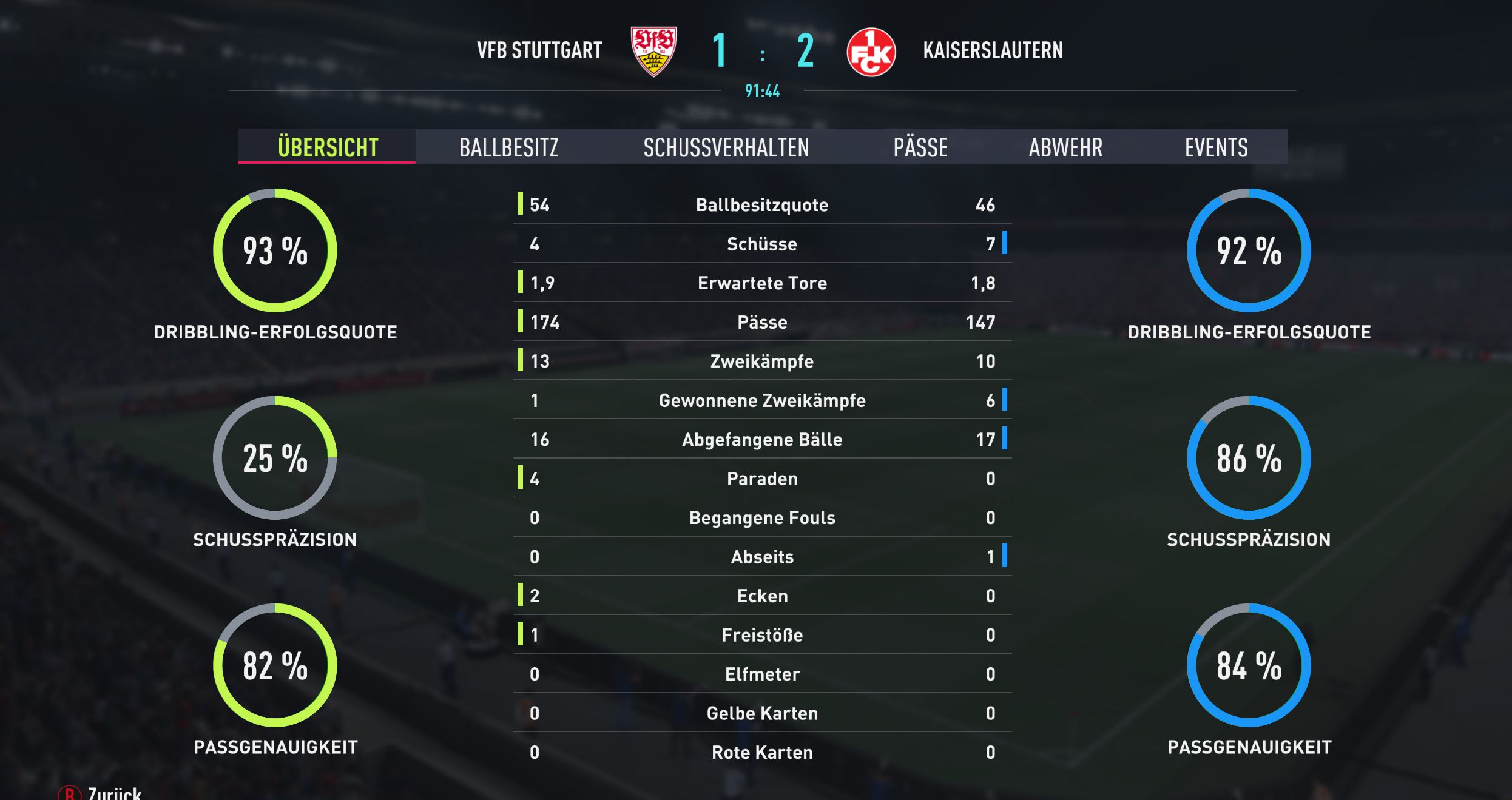Switch to the Ballbesitz tab
The height and width of the screenshot is (800, 1512).
pyautogui.click(x=508, y=147)
